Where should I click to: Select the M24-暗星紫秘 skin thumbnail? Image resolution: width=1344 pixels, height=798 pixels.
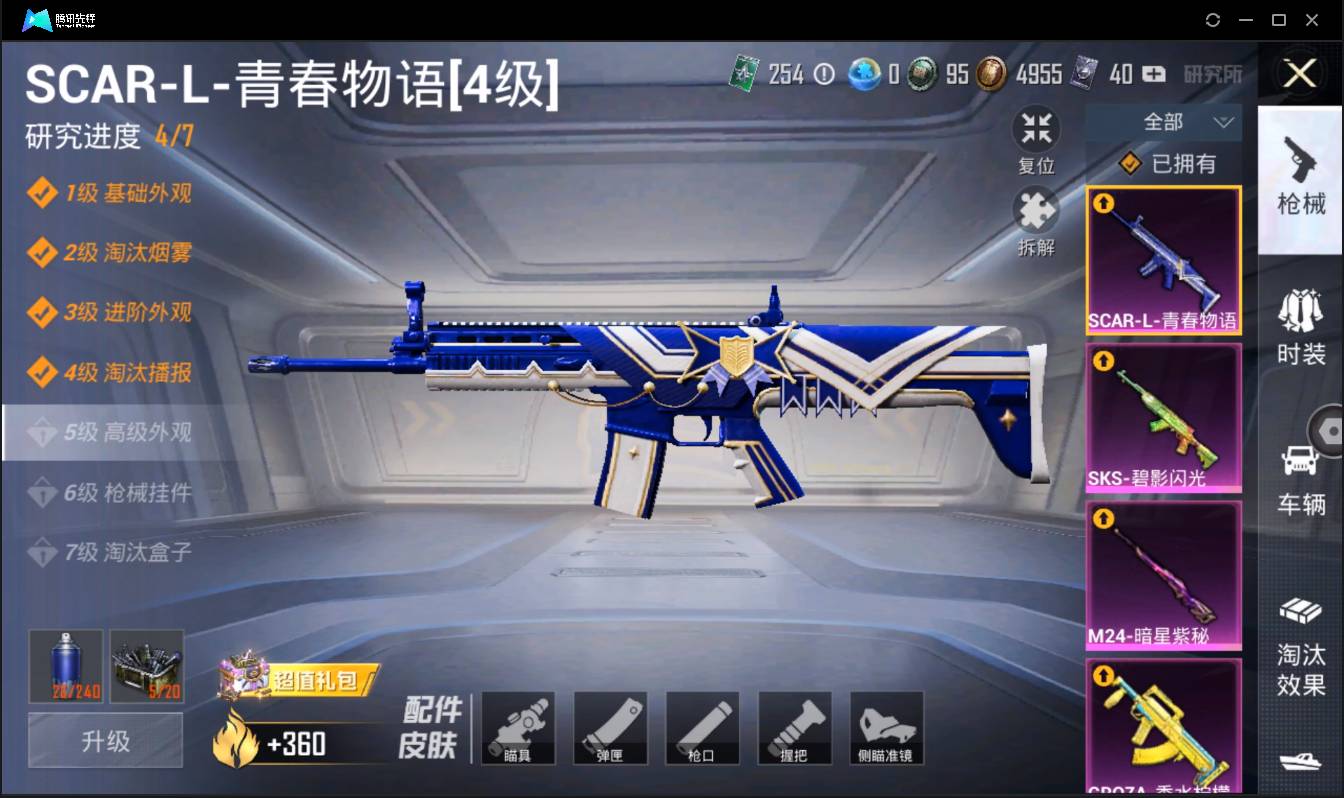coord(1163,573)
